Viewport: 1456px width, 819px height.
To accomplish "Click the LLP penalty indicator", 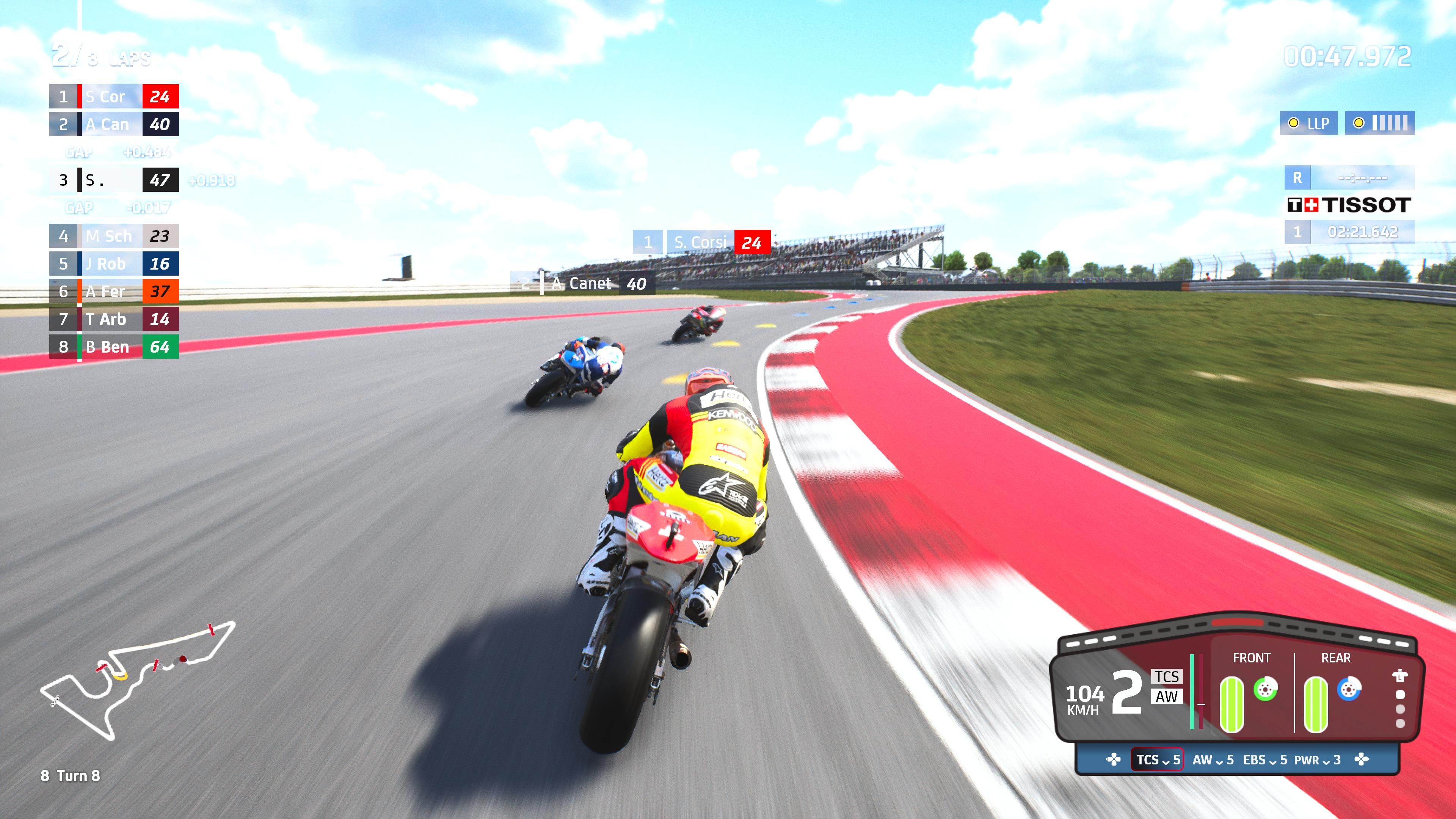I will [x=1309, y=123].
